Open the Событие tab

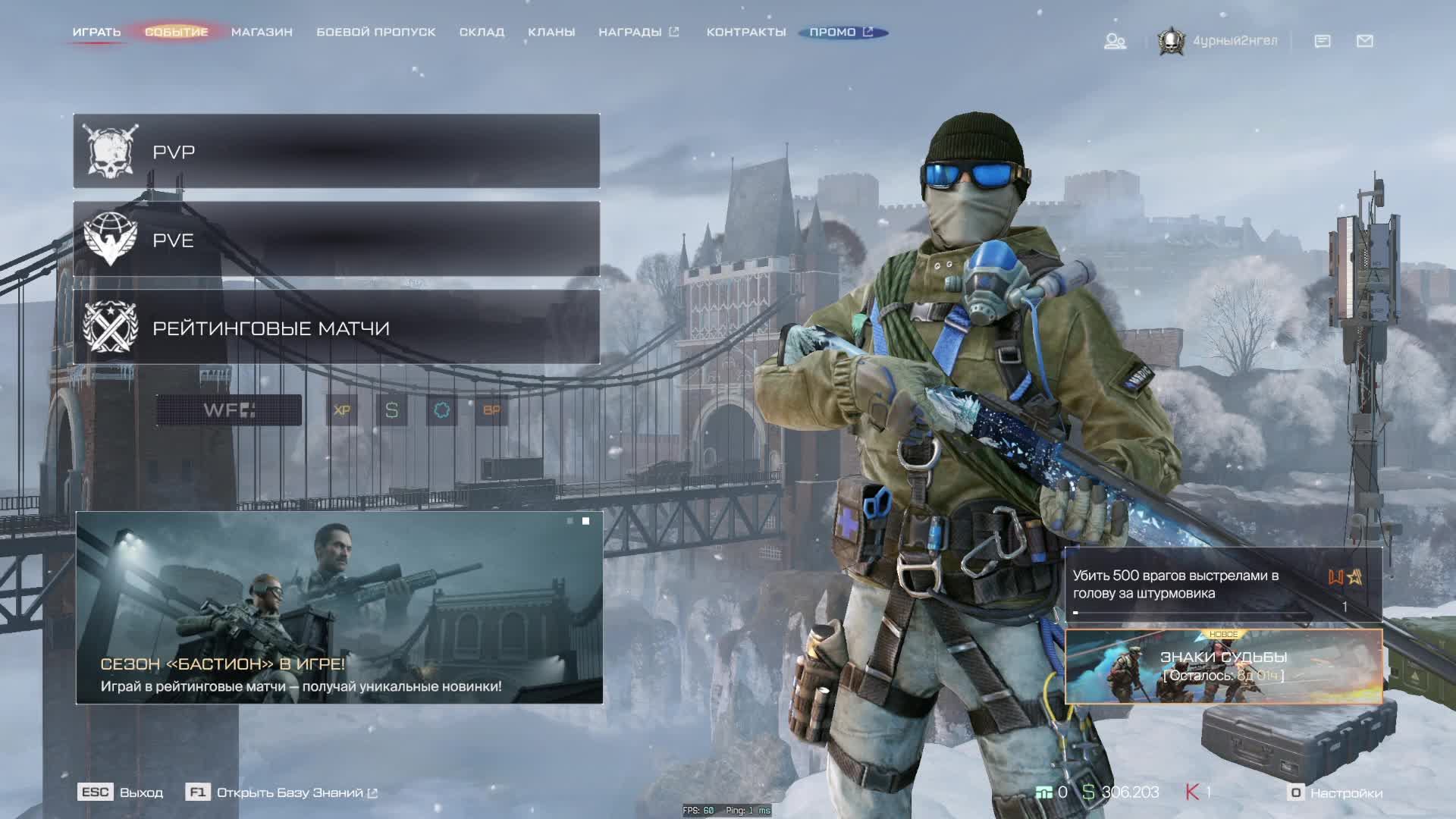[x=176, y=32]
